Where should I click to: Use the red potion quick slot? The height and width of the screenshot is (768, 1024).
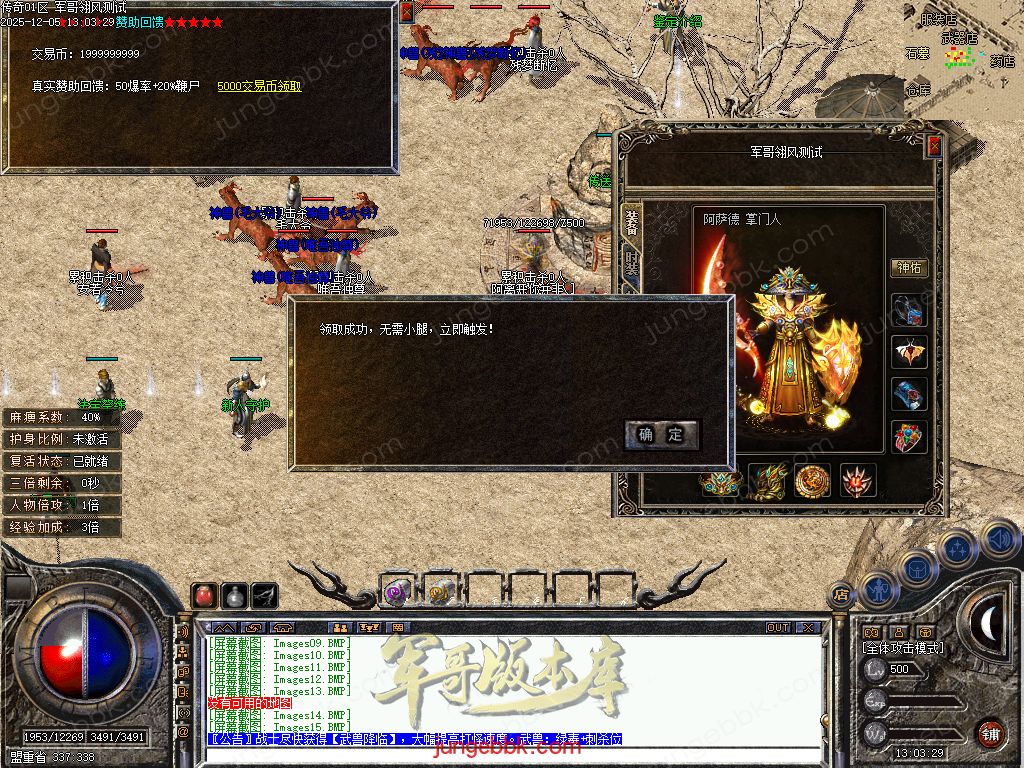pos(204,595)
